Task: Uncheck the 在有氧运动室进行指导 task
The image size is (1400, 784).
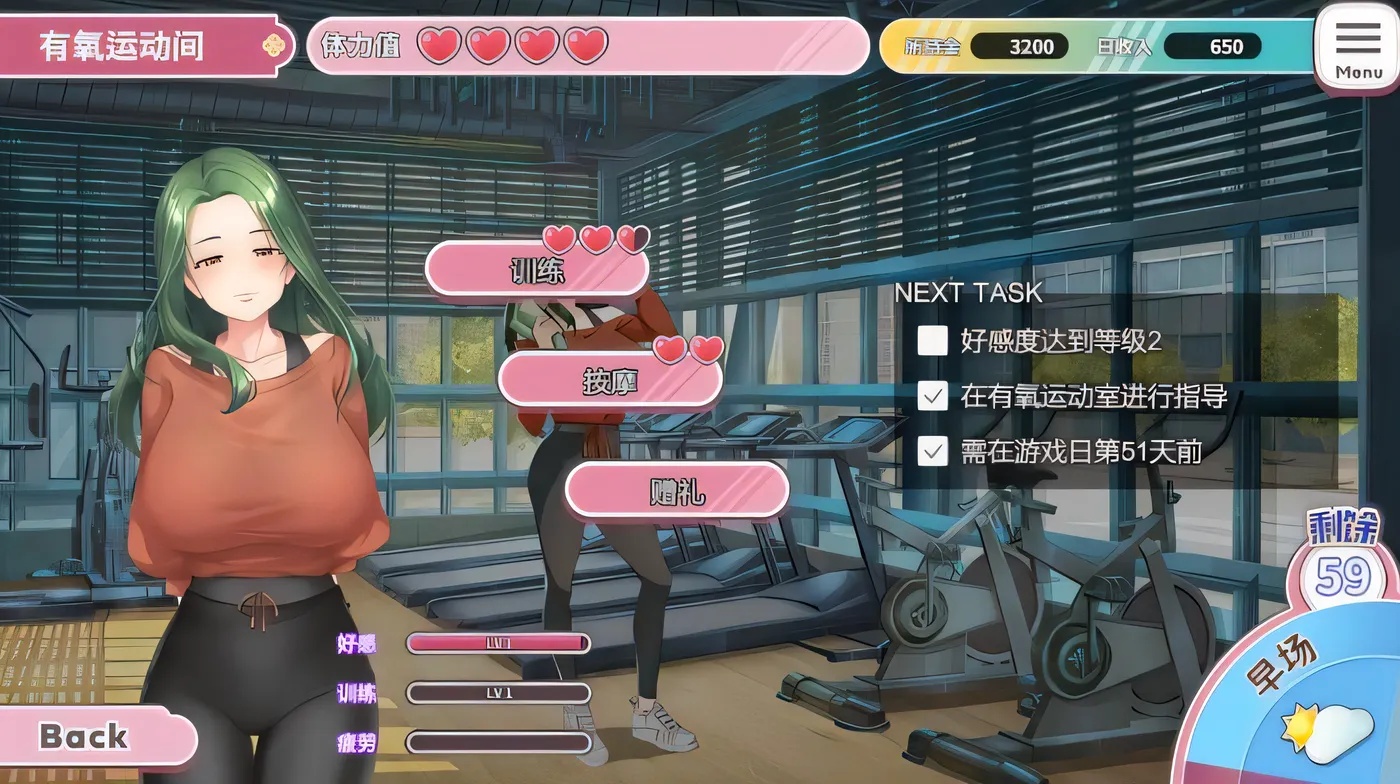Action: [x=931, y=397]
